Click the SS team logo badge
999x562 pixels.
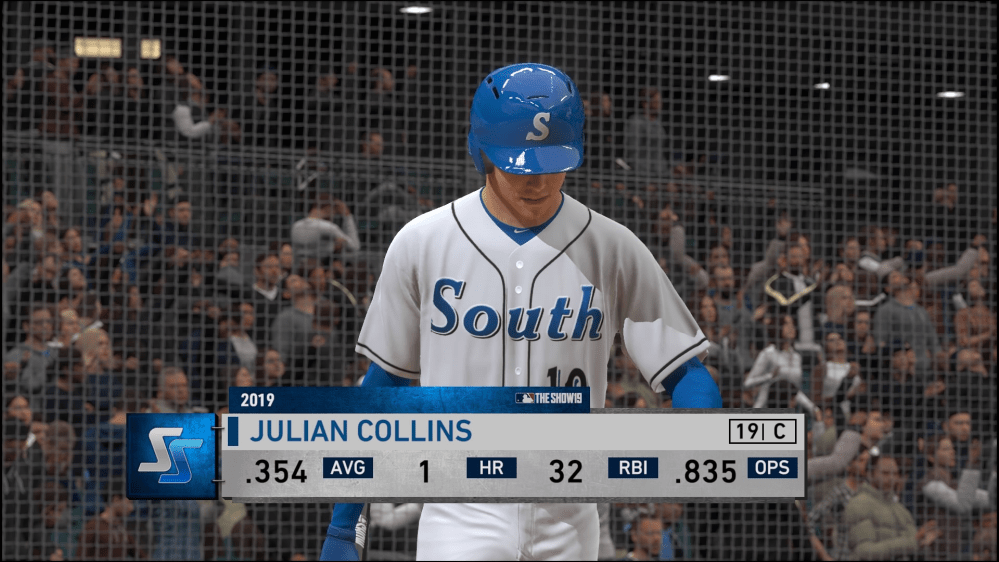pyautogui.click(x=171, y=455)
